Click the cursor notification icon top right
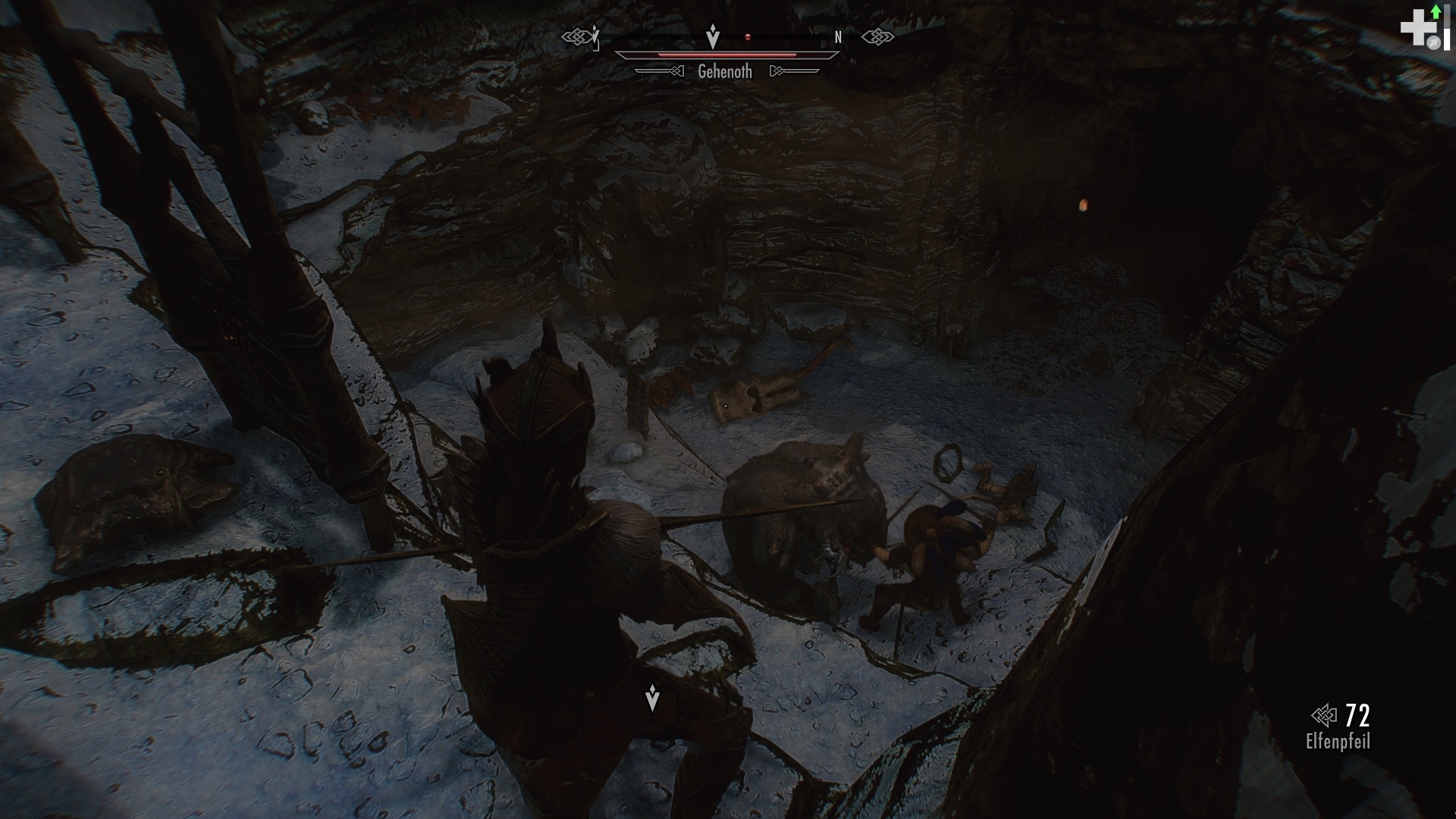Viewport: 1456px width, 819px height. click(1434, 41)
